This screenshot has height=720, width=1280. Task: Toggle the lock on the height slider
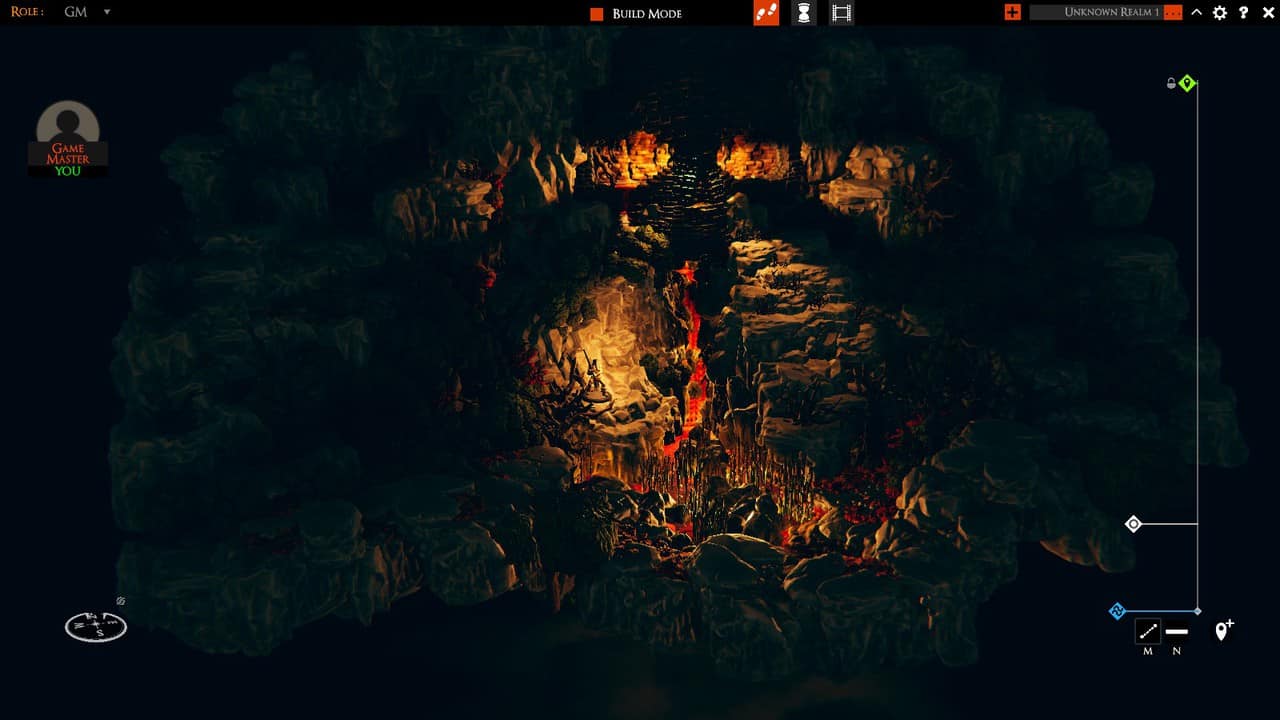coord(1171,84)
